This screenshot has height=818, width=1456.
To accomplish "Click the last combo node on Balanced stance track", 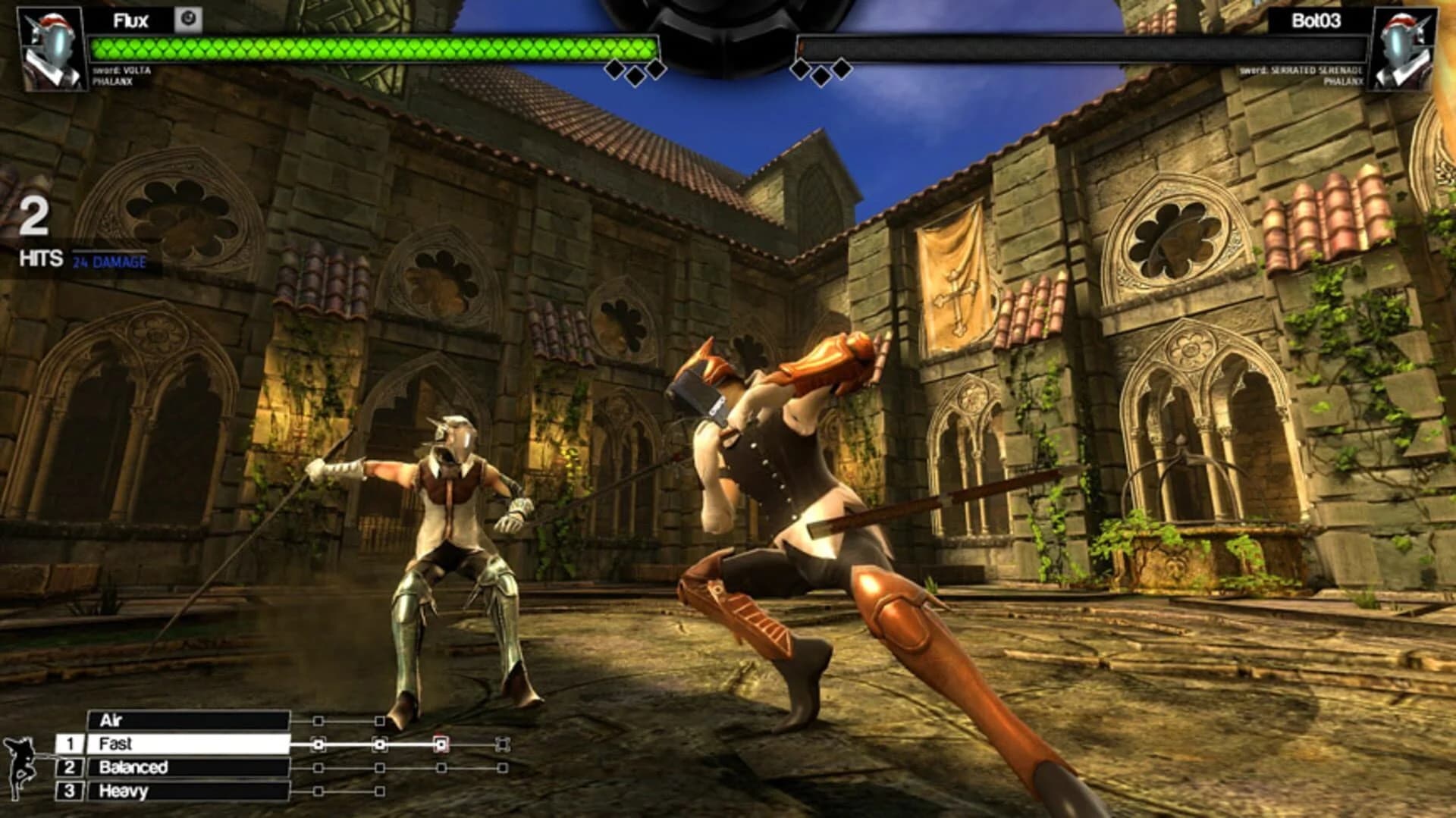I will [x=500, y=766].
